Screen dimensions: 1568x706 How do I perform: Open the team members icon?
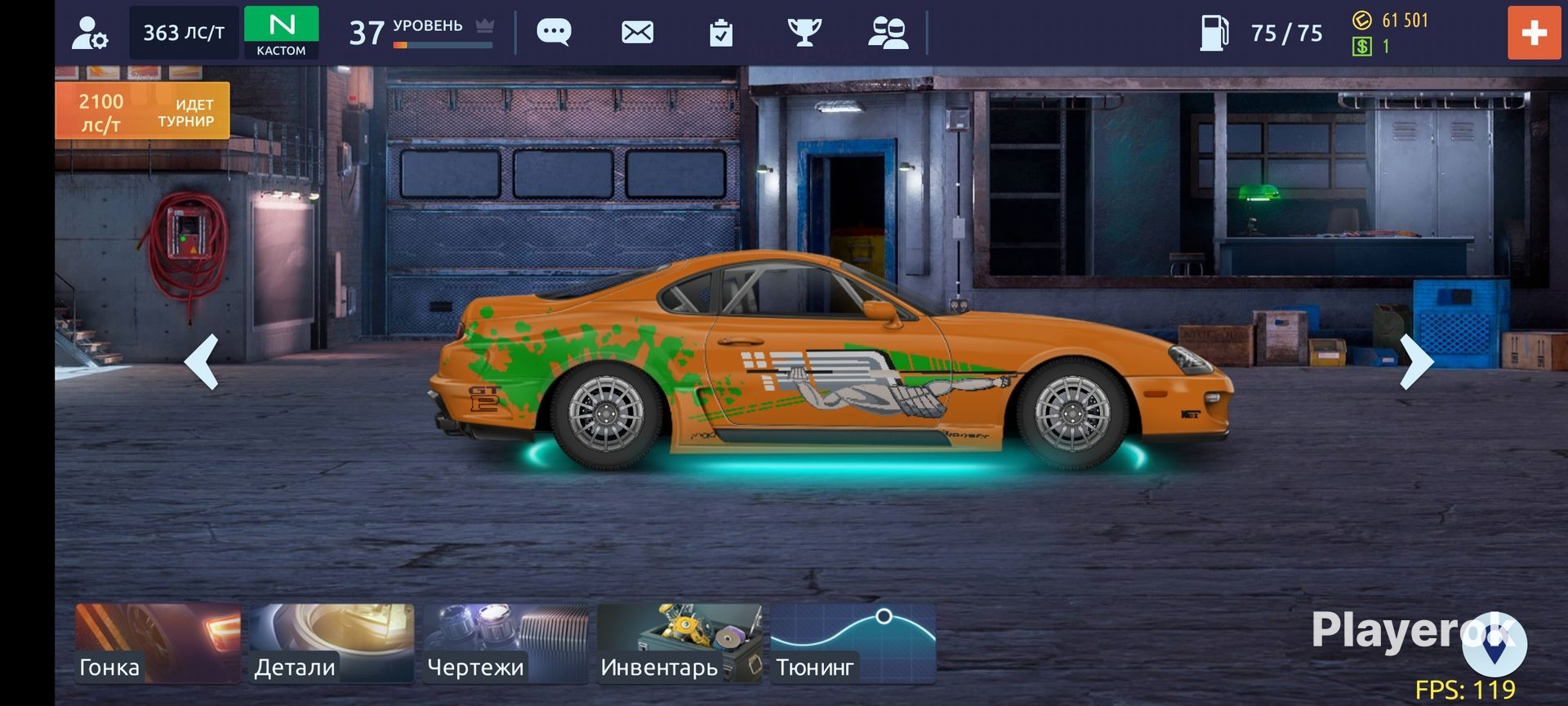point(888,33)
